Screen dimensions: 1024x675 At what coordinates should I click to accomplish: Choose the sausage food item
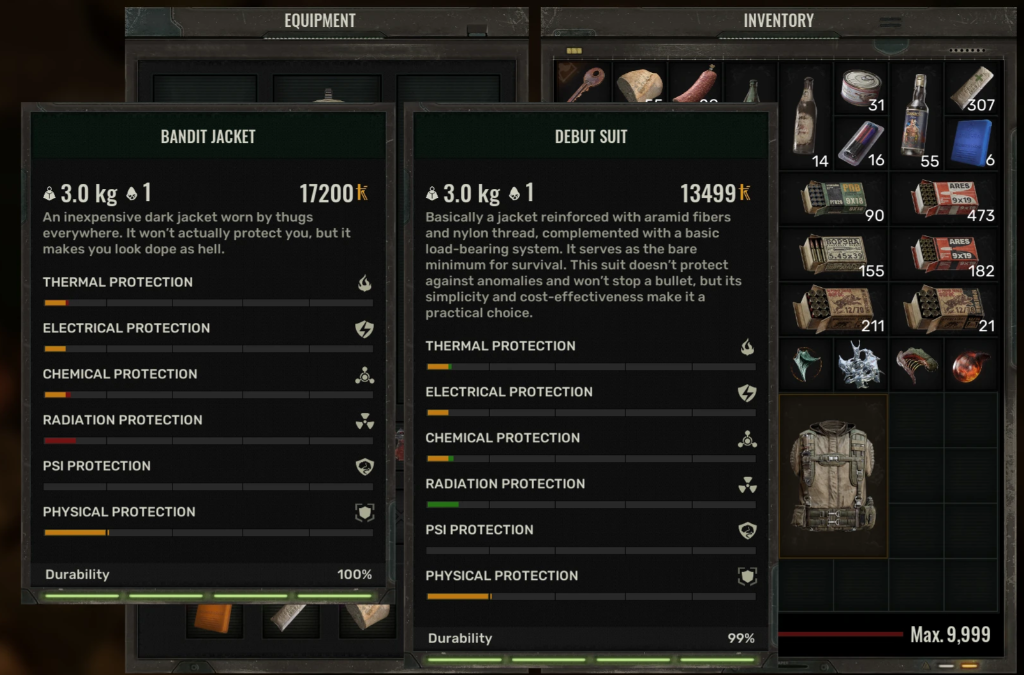tap(694, 85)
